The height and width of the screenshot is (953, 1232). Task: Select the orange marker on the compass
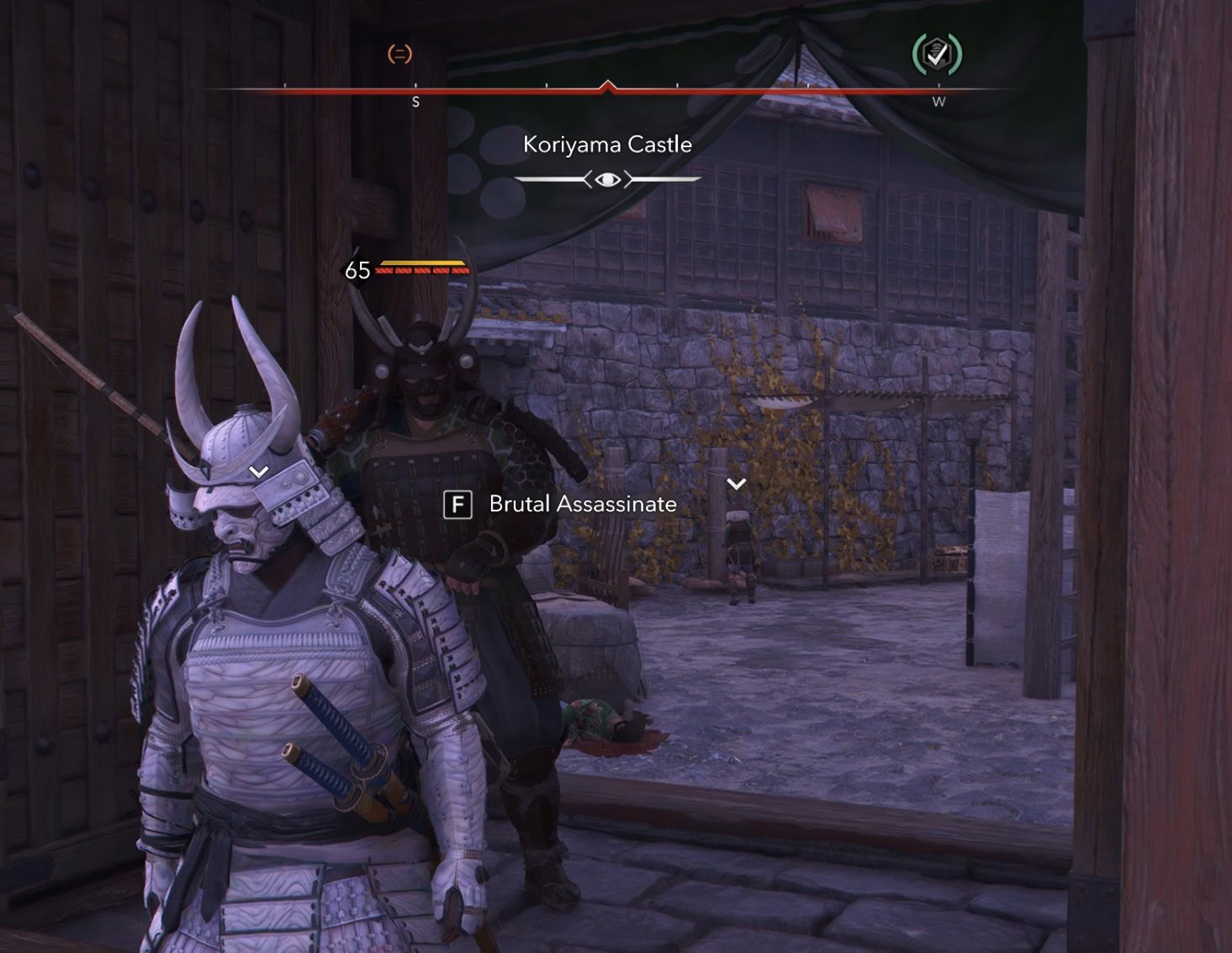click(399, 55)
